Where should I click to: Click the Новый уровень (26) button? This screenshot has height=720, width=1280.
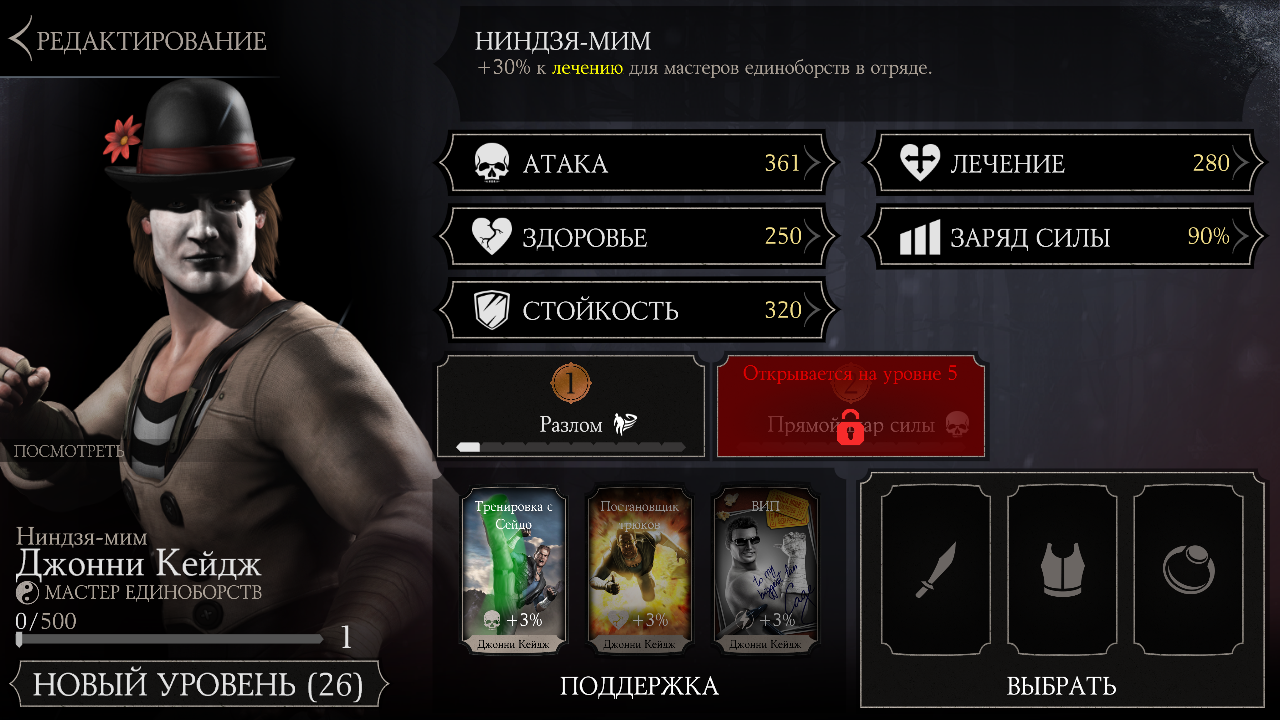pos(198,685)
